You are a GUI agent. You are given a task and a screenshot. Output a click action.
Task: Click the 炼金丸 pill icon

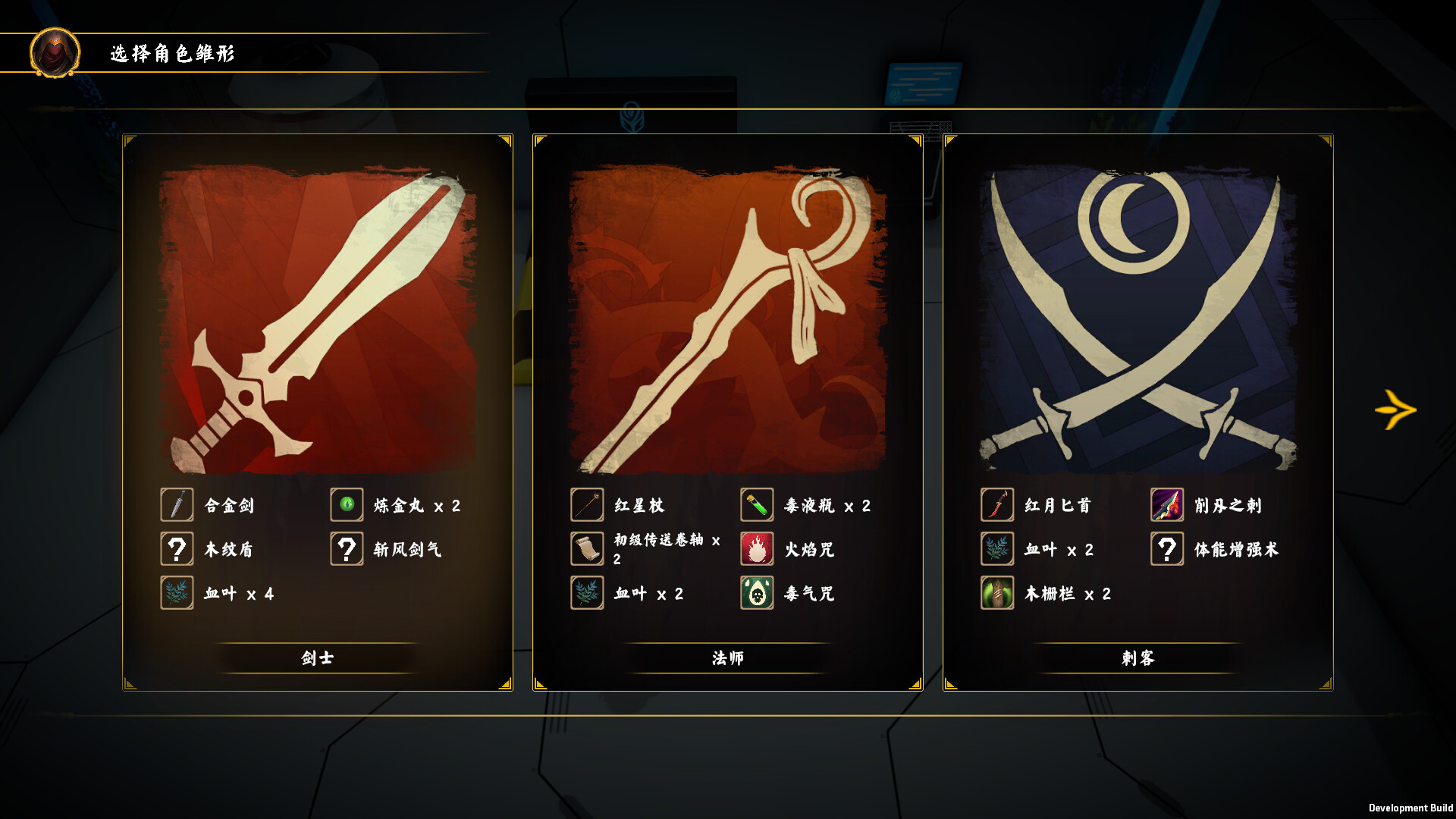(x=347, y=505)
